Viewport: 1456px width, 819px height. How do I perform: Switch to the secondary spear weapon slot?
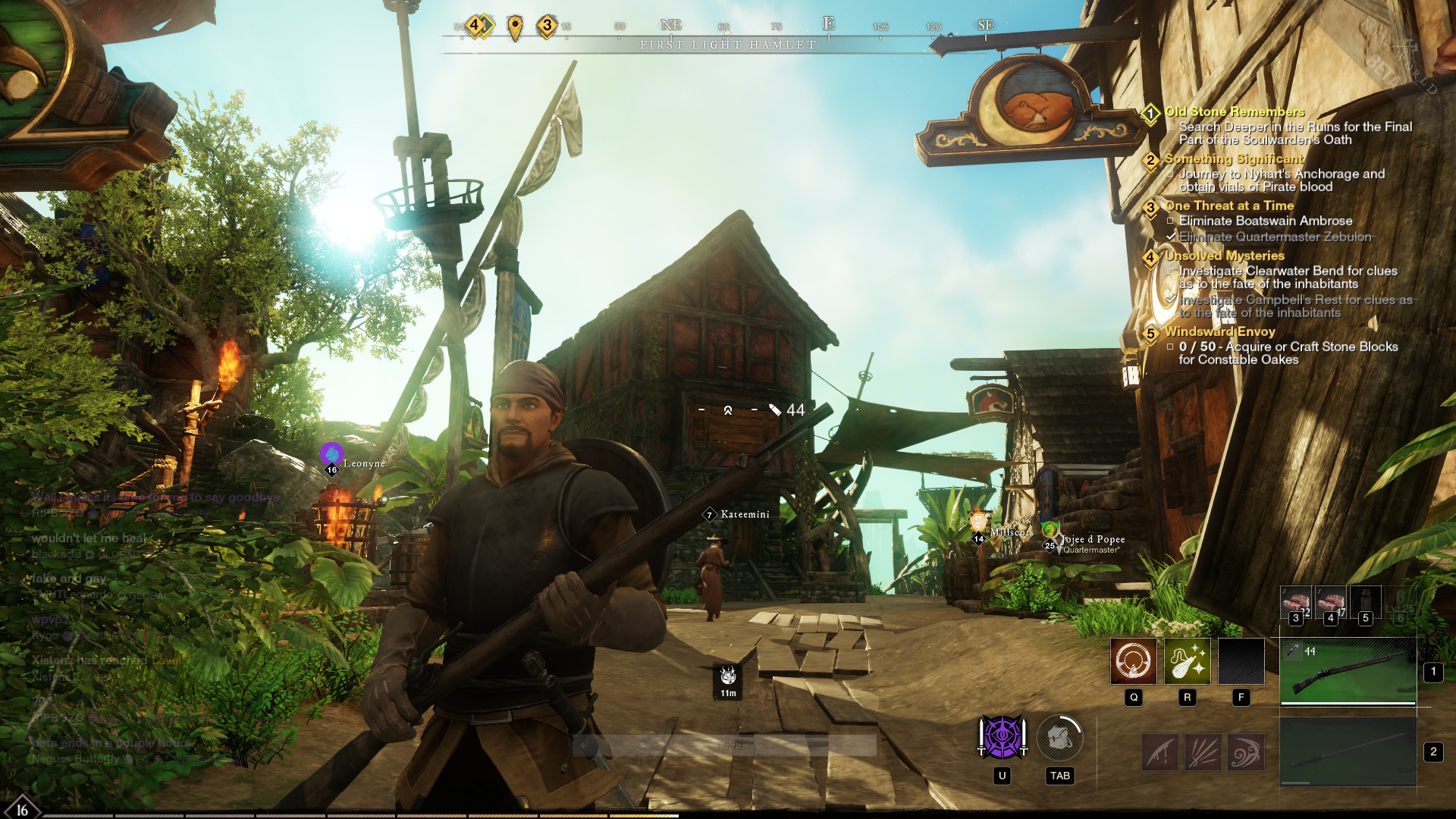click(1348, 752)
